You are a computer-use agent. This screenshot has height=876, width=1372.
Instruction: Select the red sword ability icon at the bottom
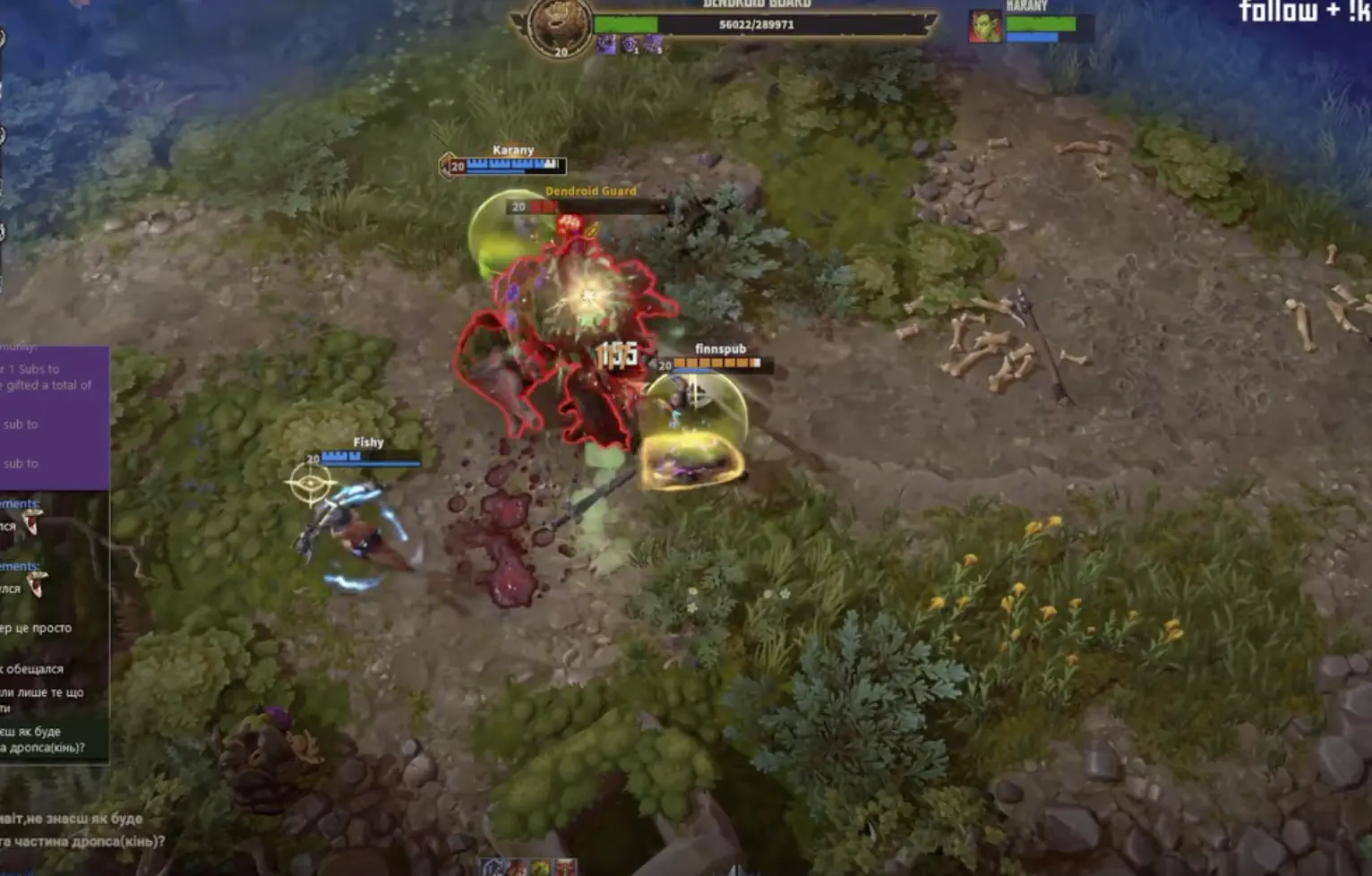coord(564,867)
